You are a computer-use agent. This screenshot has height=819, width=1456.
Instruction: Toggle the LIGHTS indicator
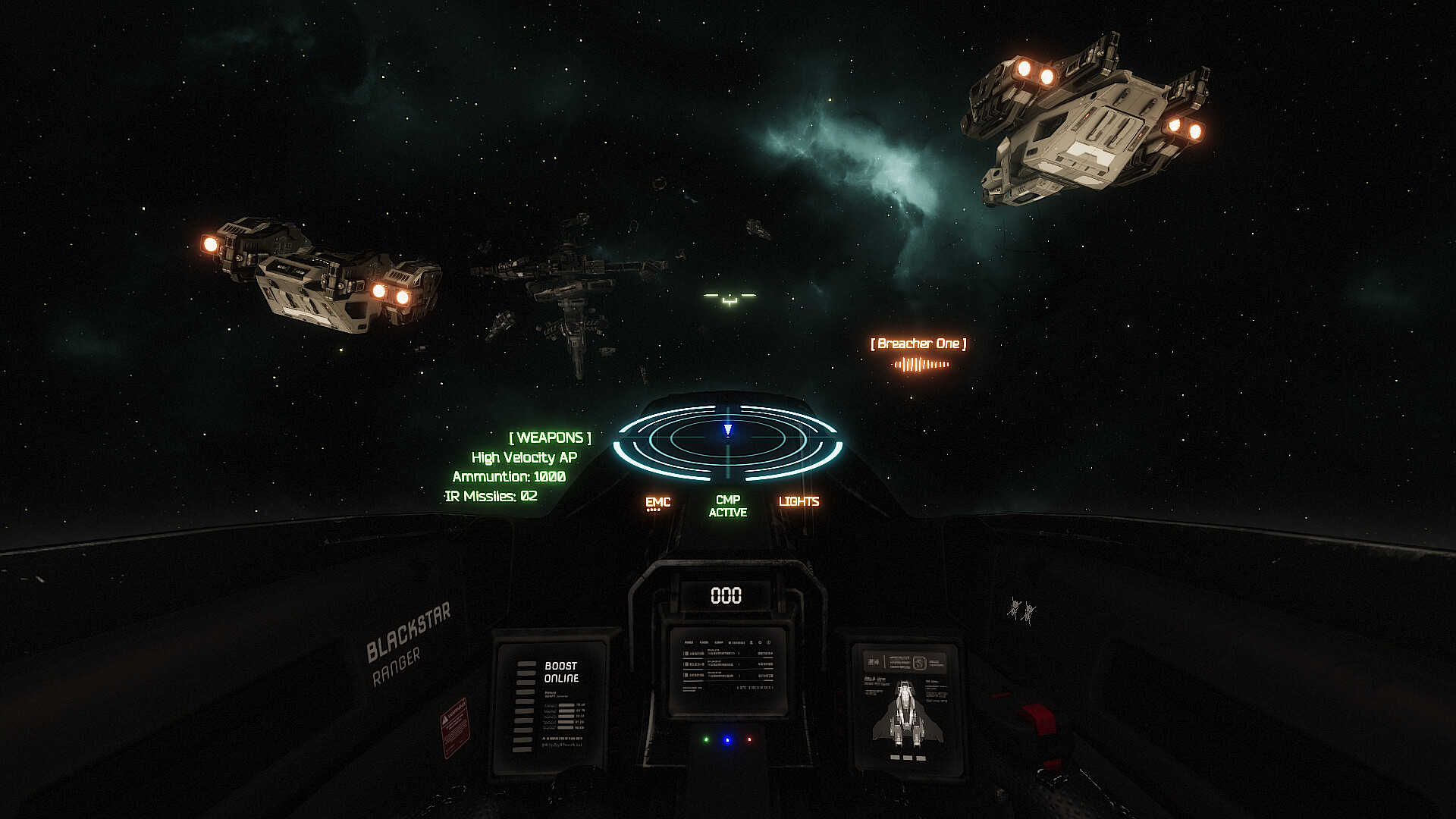click(799, 501)
